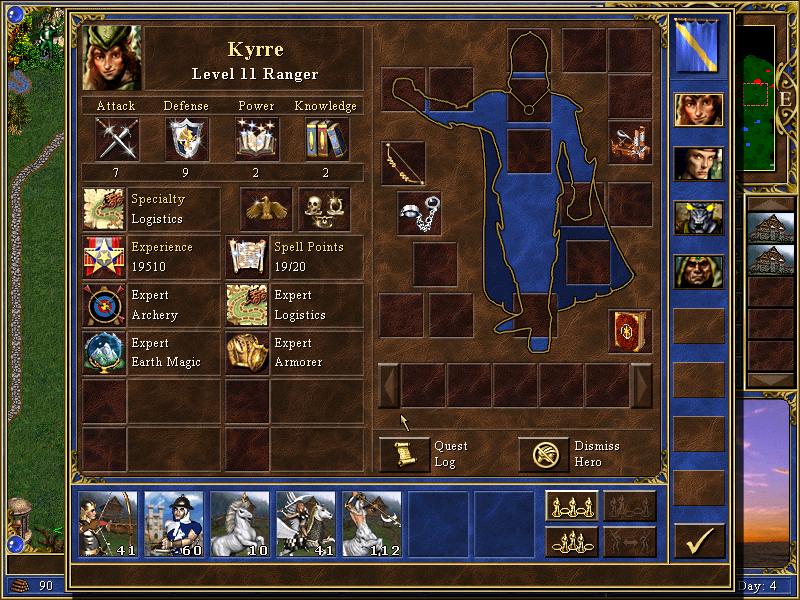The height and width of the screenshot is (600, 800).
Task: Select the archer stack of 41
Action: tap(109, 523)
